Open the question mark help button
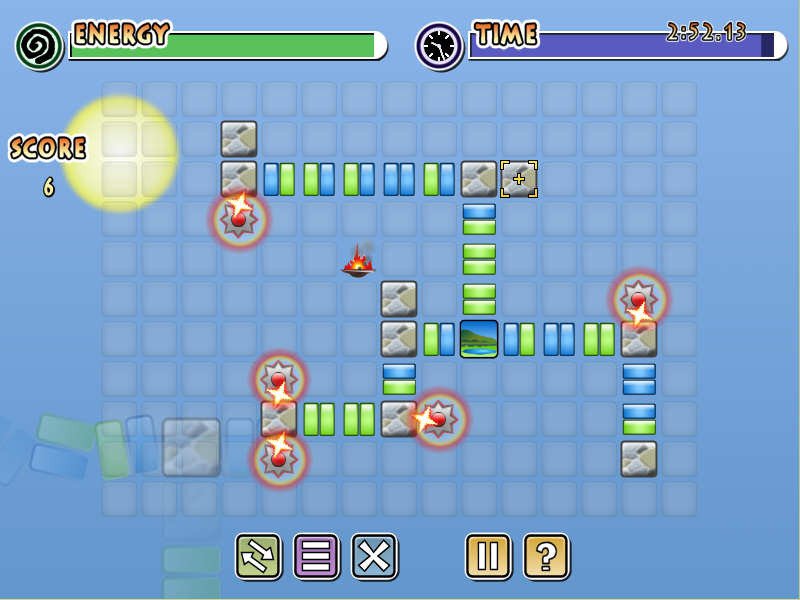The image size is (800, 600). (x=546, y=556)
